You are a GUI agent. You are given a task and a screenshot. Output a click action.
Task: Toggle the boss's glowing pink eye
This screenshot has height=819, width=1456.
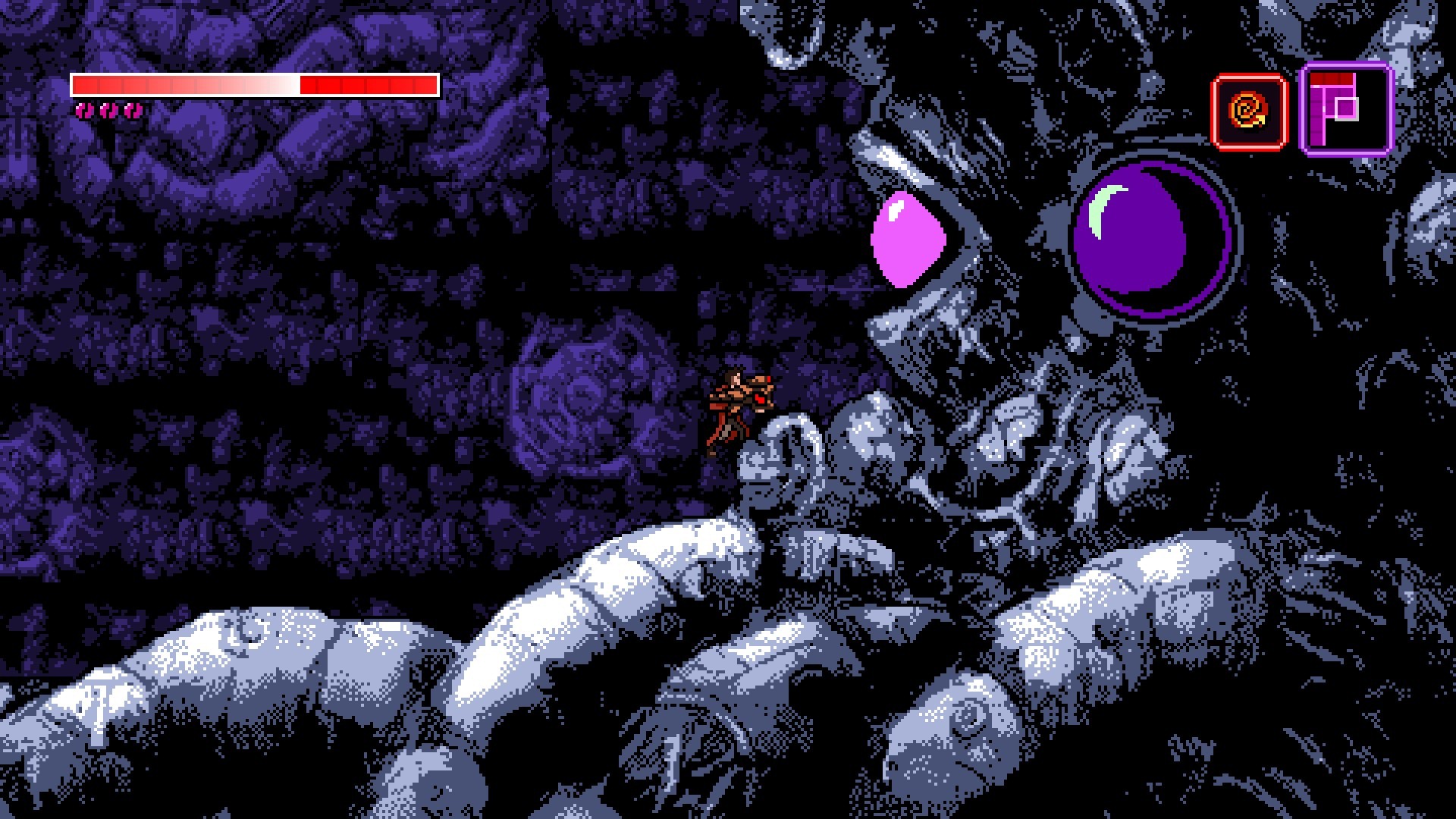pos(908,237)
